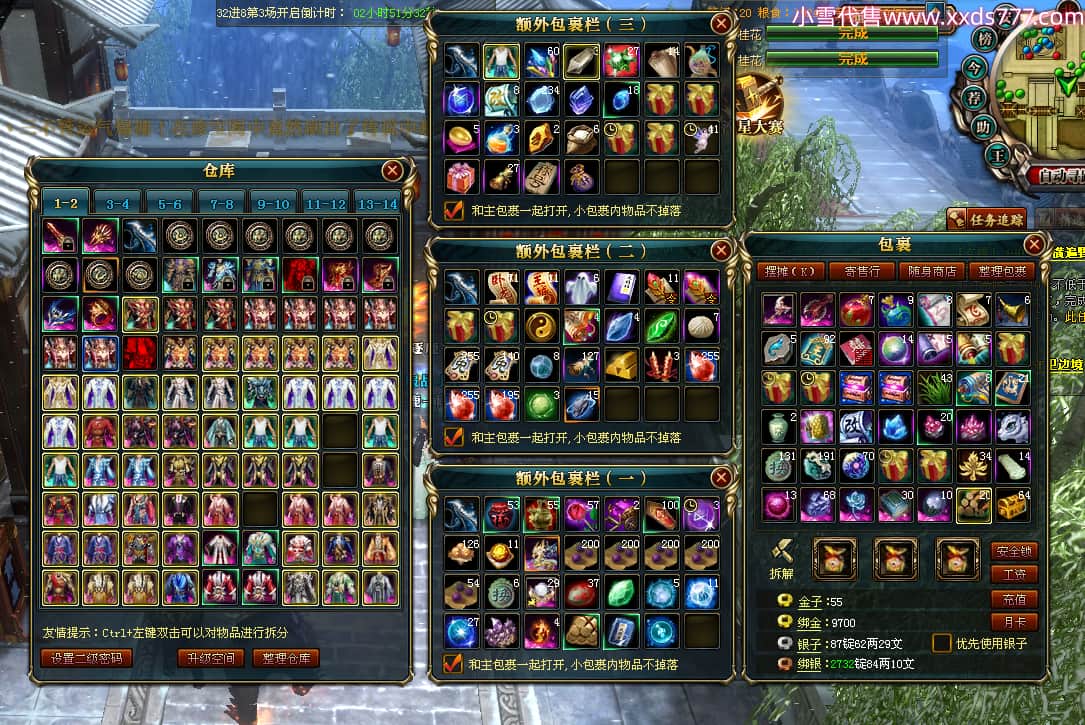Click the 设置二级密码 button
Image resolution: width=1085 pixels, height=725 pixels.
point(86,658)
